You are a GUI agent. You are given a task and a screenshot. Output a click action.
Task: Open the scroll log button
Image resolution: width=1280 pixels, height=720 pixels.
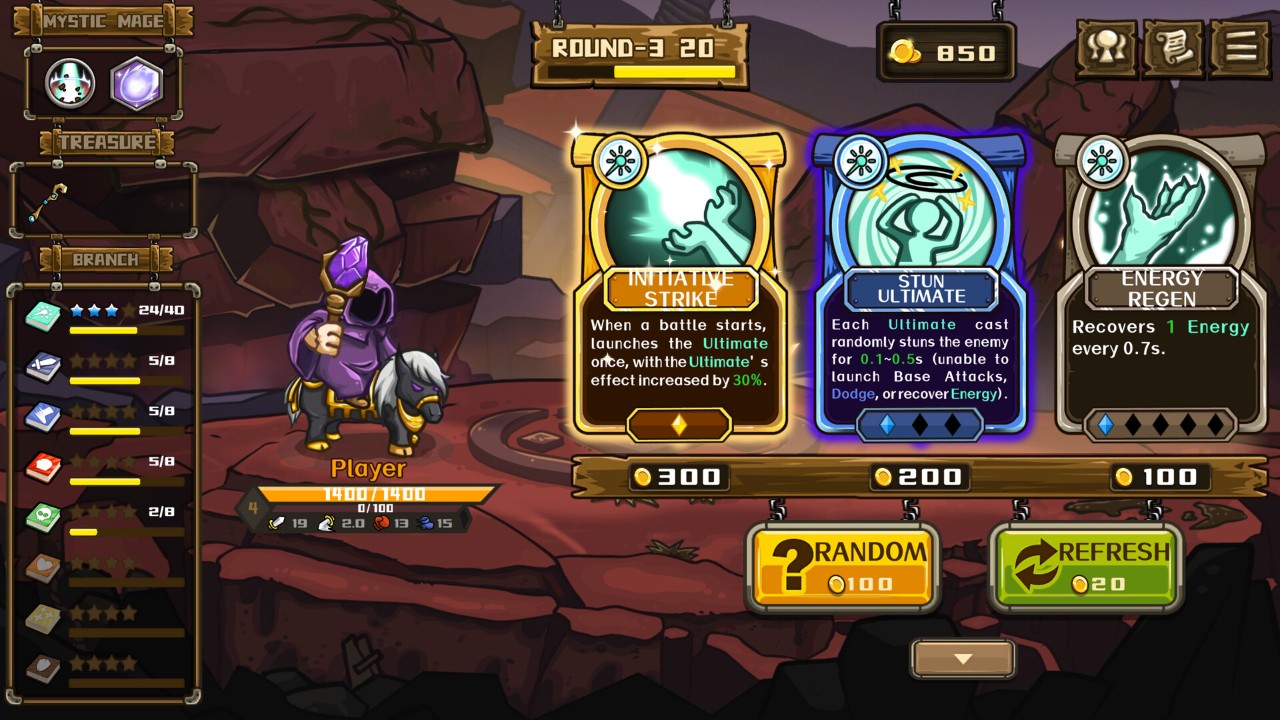[x=1173, y=49]
